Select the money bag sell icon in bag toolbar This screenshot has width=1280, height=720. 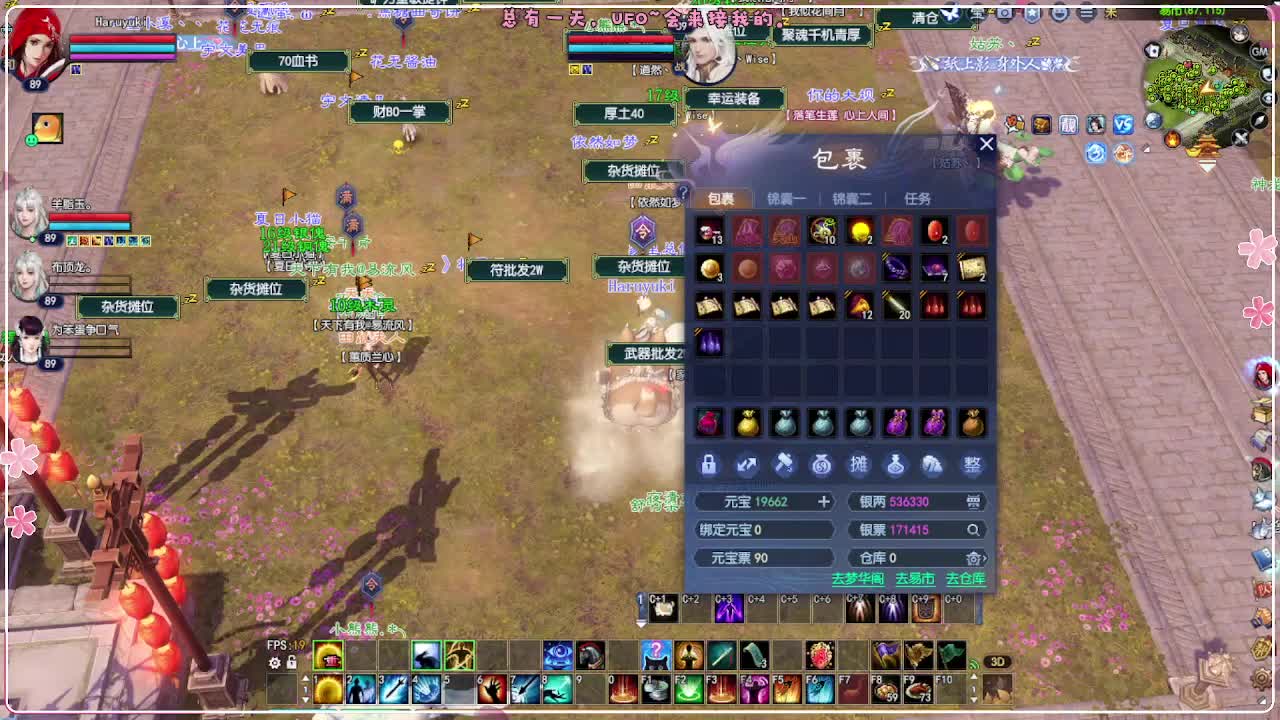tap(821, 465)
